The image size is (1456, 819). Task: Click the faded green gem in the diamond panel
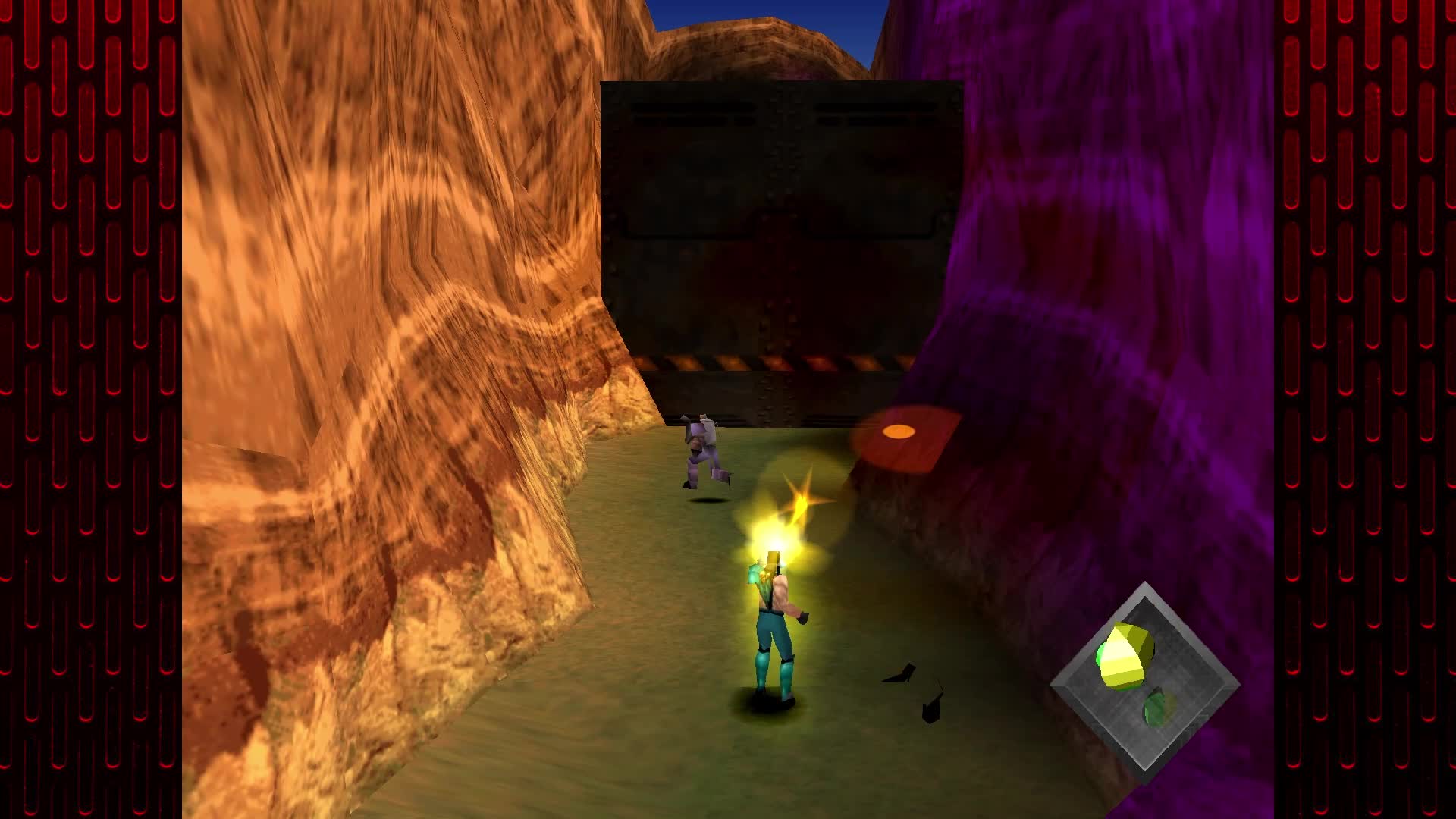tap(1158, 708)
